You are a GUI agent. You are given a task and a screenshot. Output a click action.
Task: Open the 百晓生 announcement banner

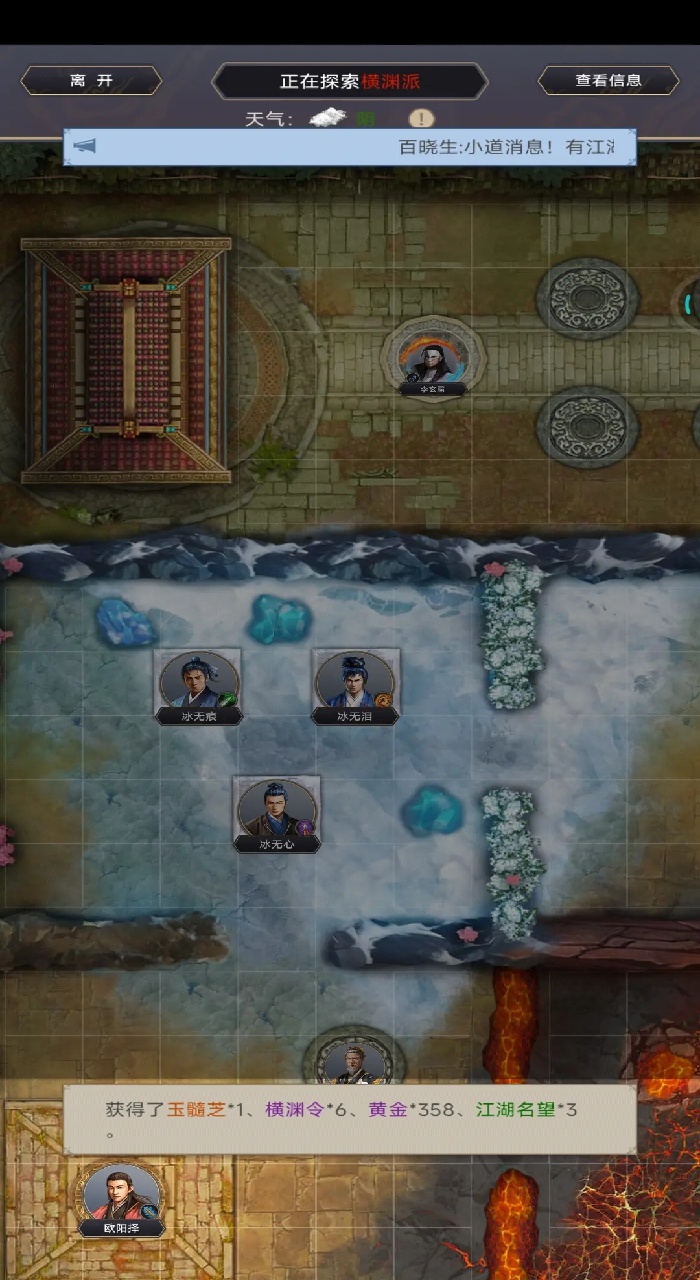coord(350,147)
